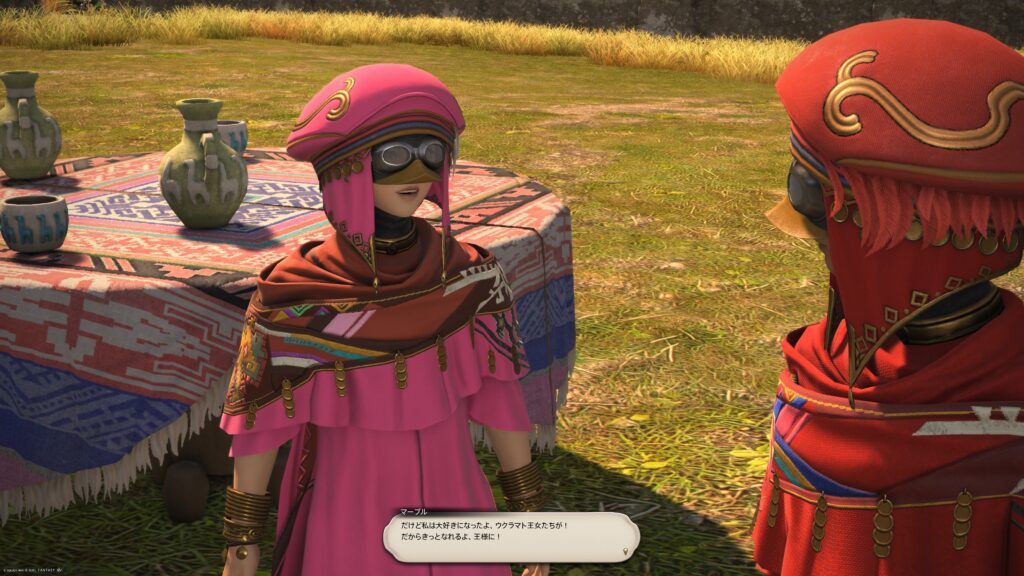
Task: Click マーブル's dialogue box to continue
Action: point(510,537)
